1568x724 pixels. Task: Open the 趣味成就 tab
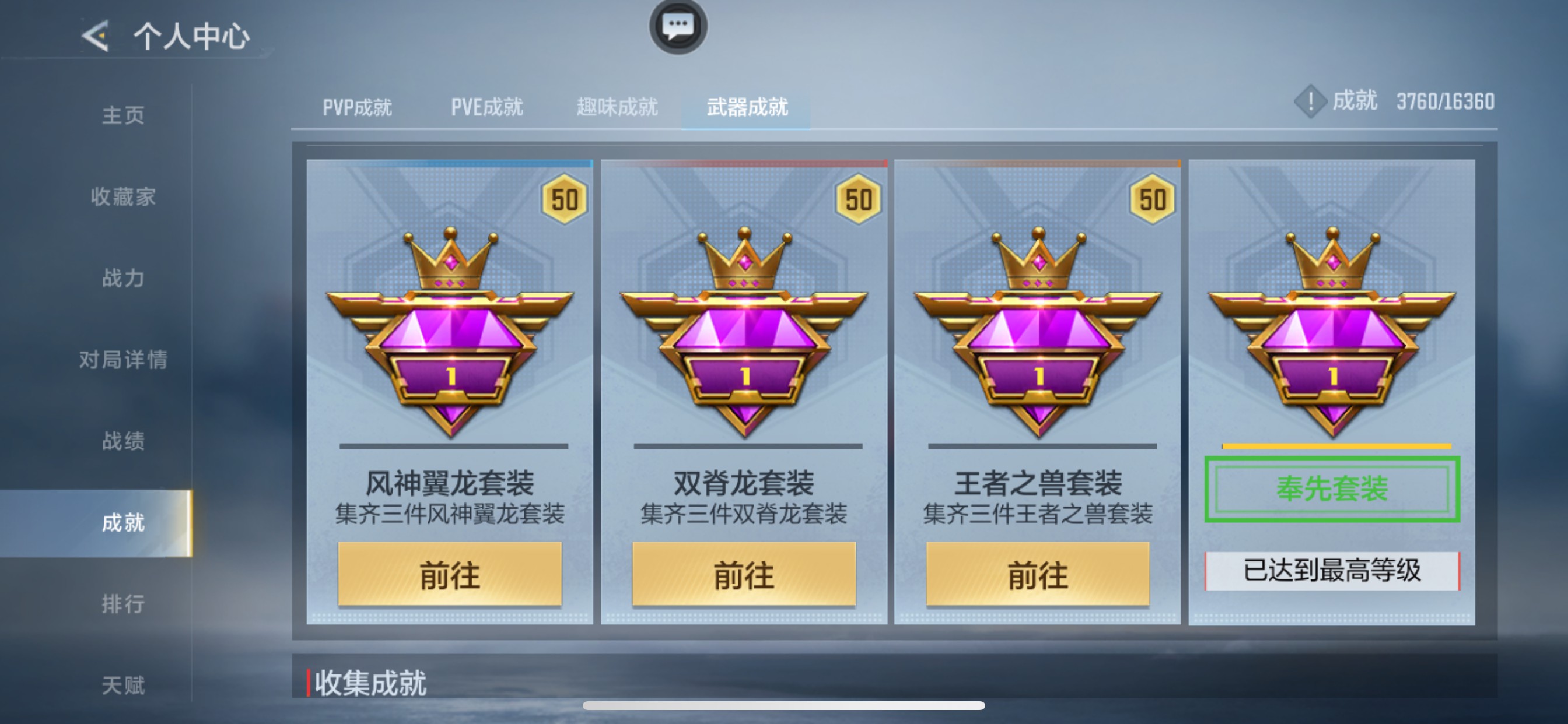(x=616, y=107)
